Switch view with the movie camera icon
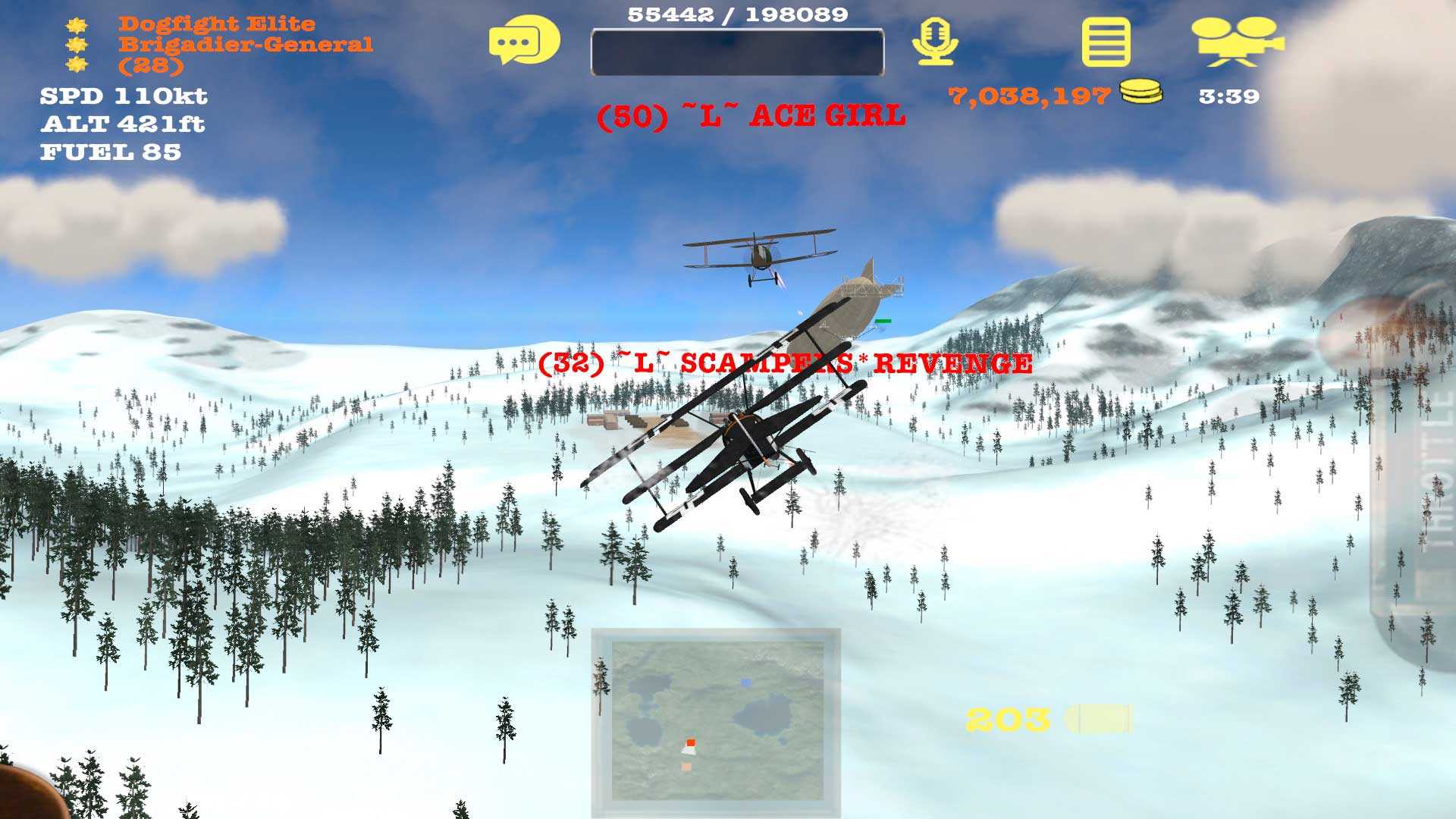The width and height of the screenshot is (1456, 819). pos(1236,42)
